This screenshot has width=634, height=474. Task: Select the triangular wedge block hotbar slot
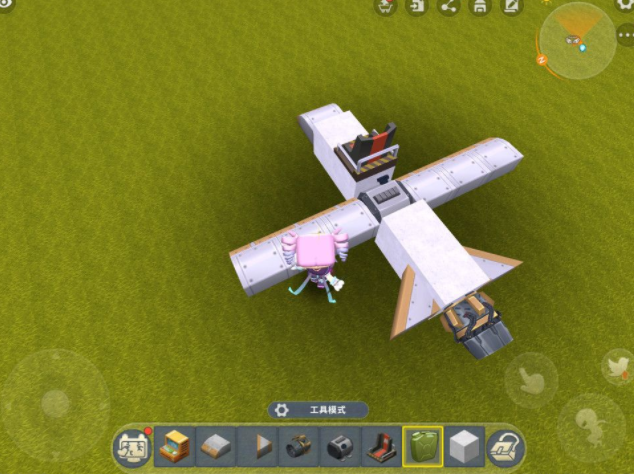pyautogui.click(x=258, y=445)
